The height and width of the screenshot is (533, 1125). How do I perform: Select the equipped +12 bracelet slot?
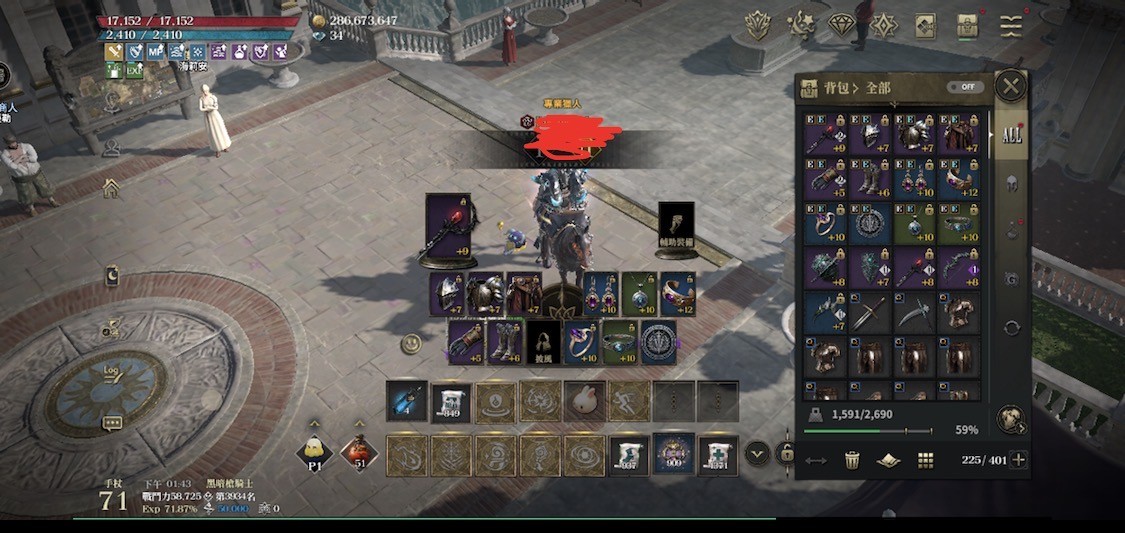pos(678,294)
